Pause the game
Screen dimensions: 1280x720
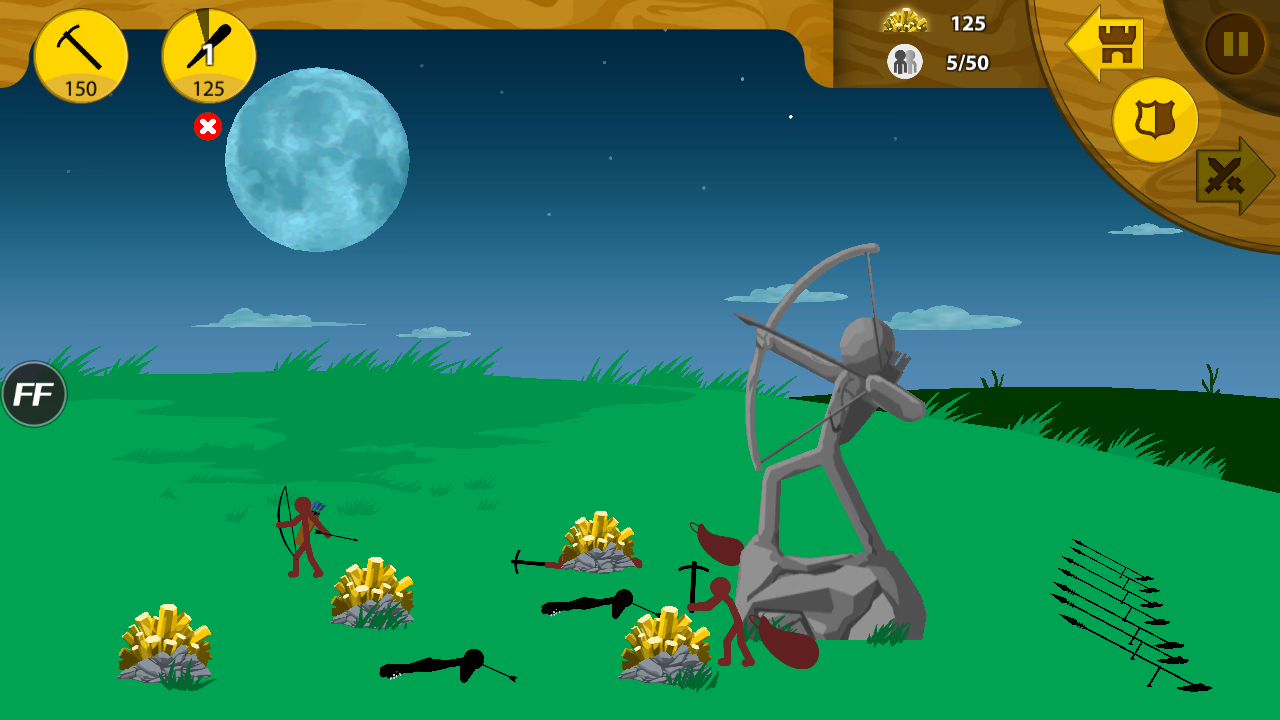click(x=1236, y=44)
